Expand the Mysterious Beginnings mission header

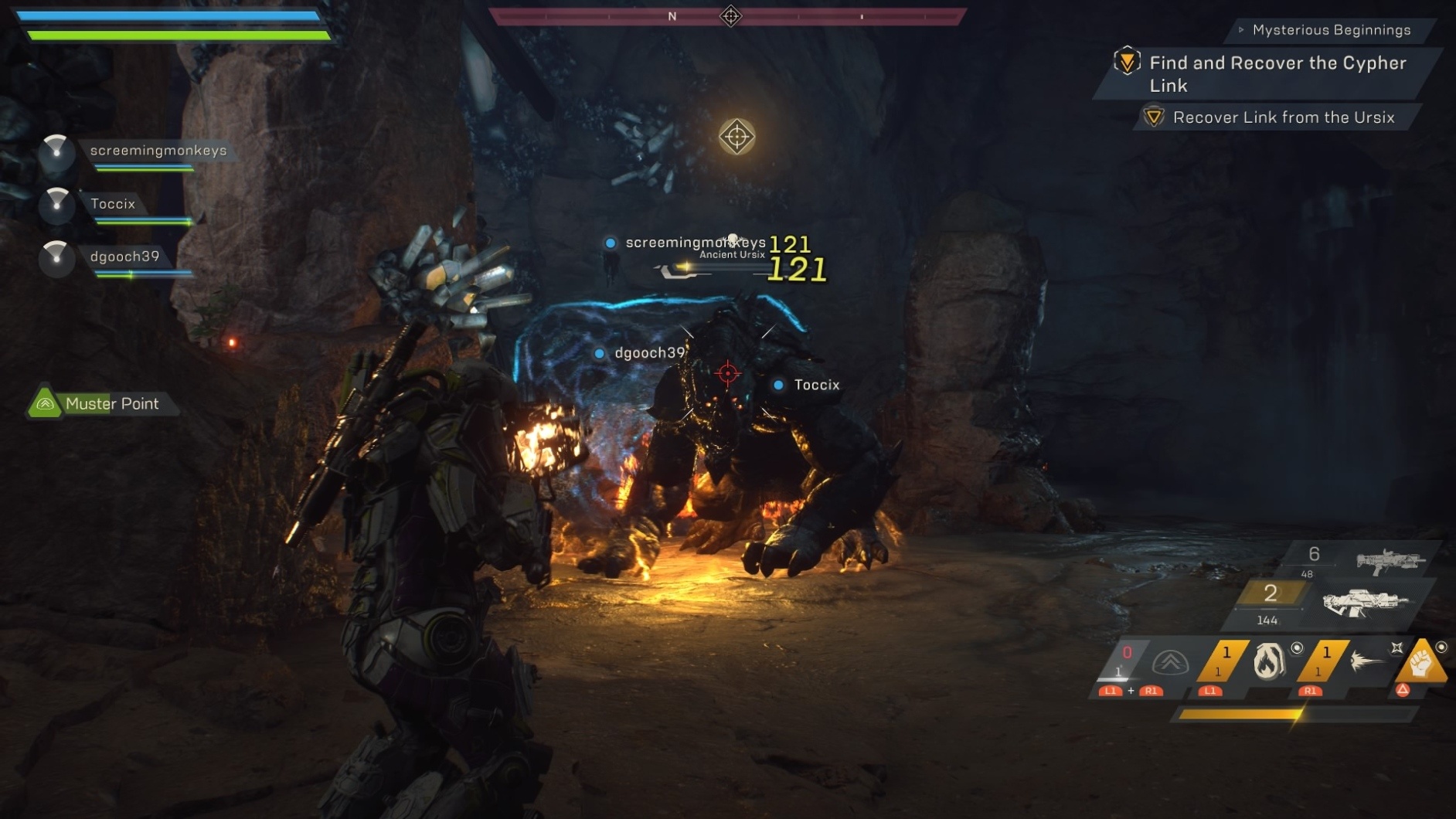point(1331,30)
